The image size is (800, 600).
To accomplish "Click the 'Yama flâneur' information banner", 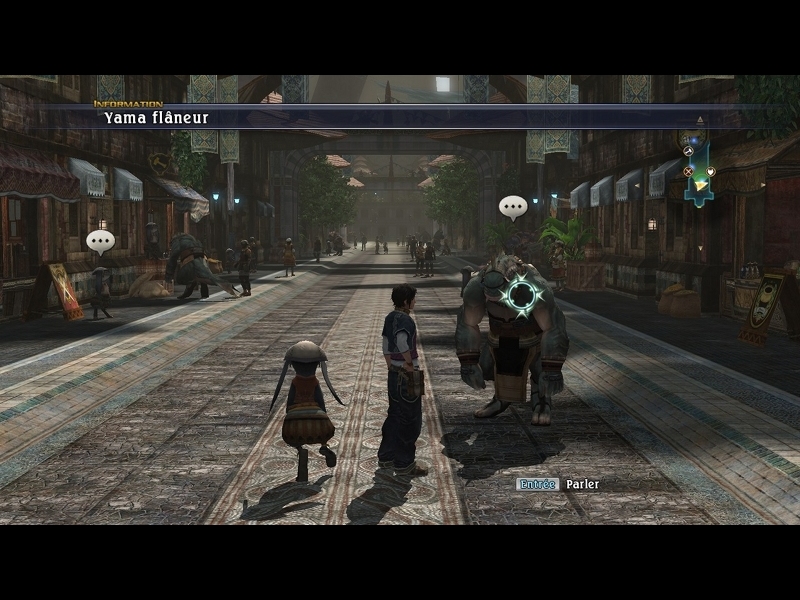I will coord(155,118).
